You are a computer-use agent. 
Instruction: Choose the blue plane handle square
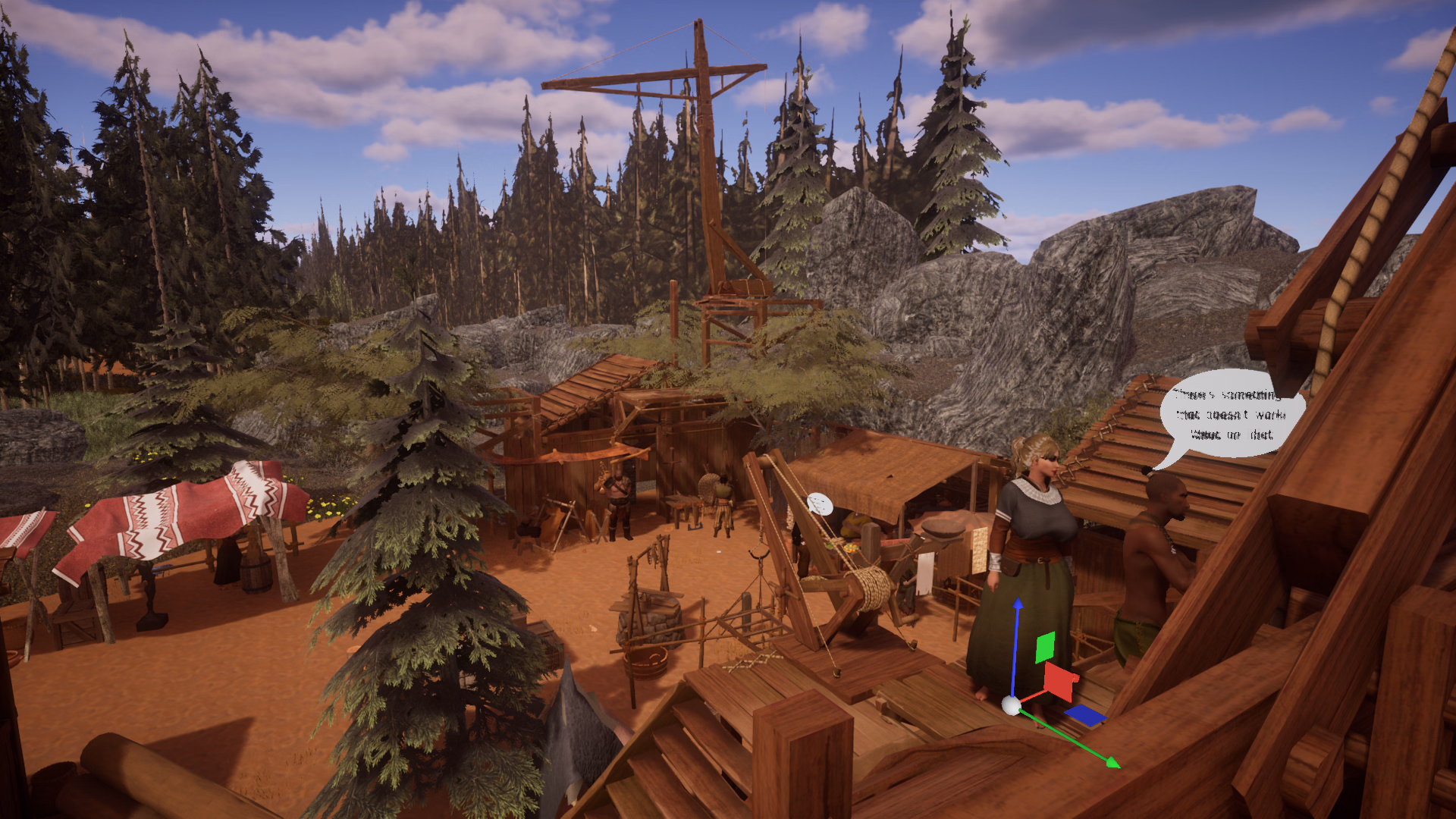[1086, 715]
